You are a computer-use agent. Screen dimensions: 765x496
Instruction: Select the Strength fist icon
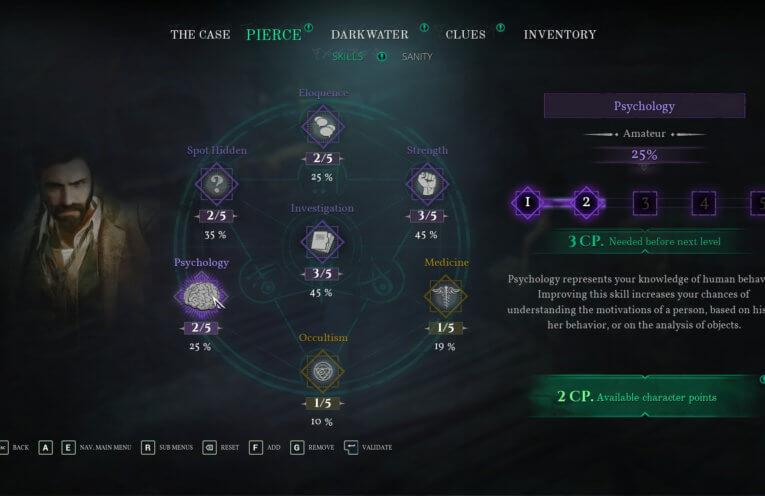click(x=426, y=184)
